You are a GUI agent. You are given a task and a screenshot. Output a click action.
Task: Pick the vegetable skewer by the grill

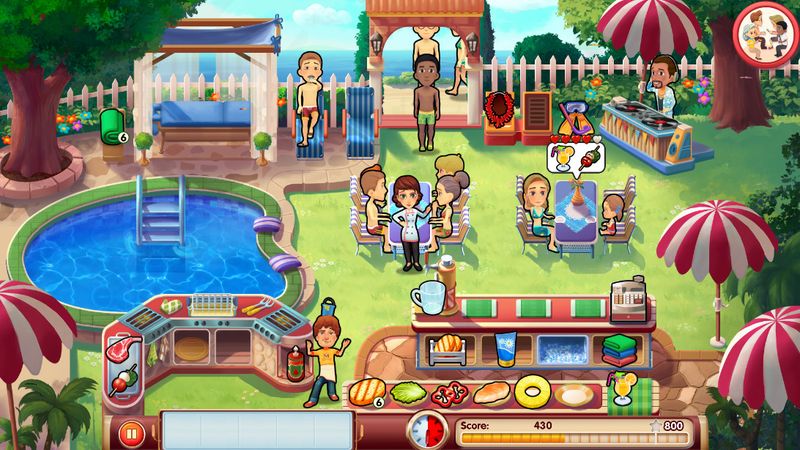tap(127, 380)
